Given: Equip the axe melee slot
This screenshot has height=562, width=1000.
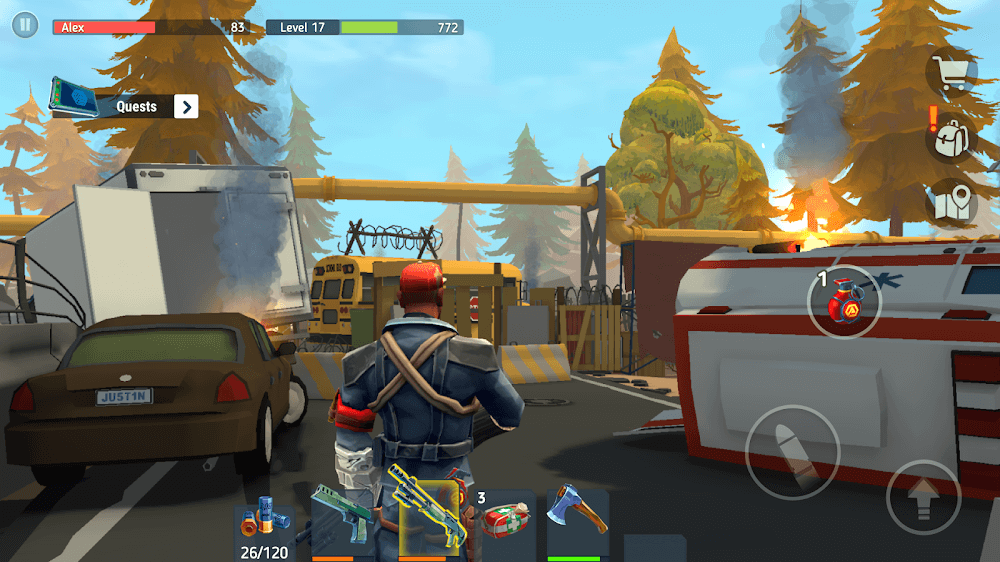Looking at the screenshot, I should pos(576,518).
